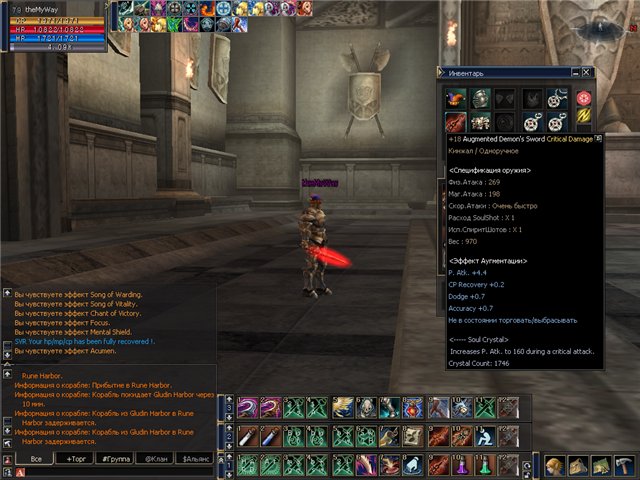Close the Инвентарь inventory window
The width and height of the screenshot is (640, 480).
point(587,72)
